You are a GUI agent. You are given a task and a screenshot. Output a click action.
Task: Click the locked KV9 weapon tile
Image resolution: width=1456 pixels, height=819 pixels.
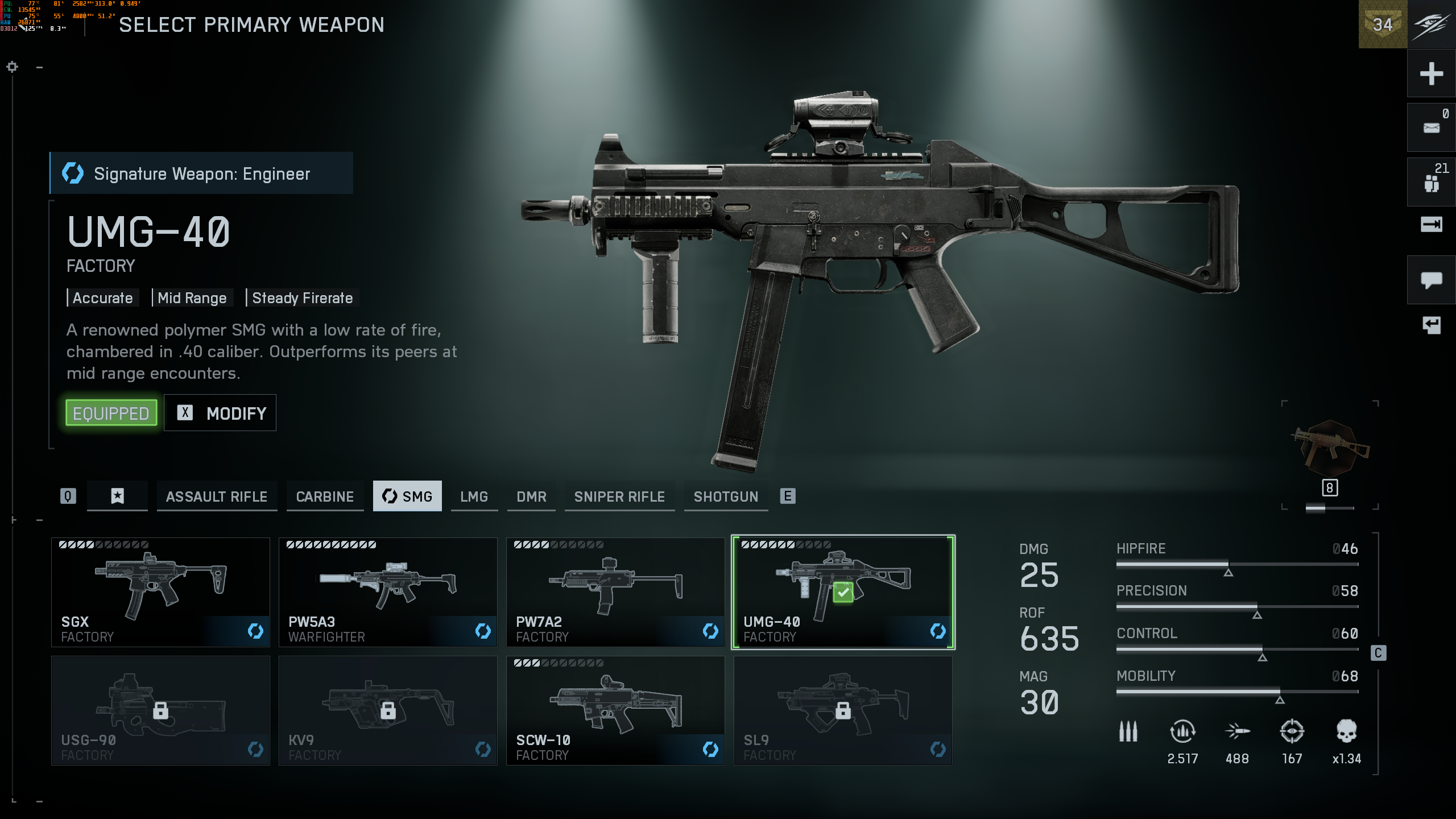pos(388,710)
